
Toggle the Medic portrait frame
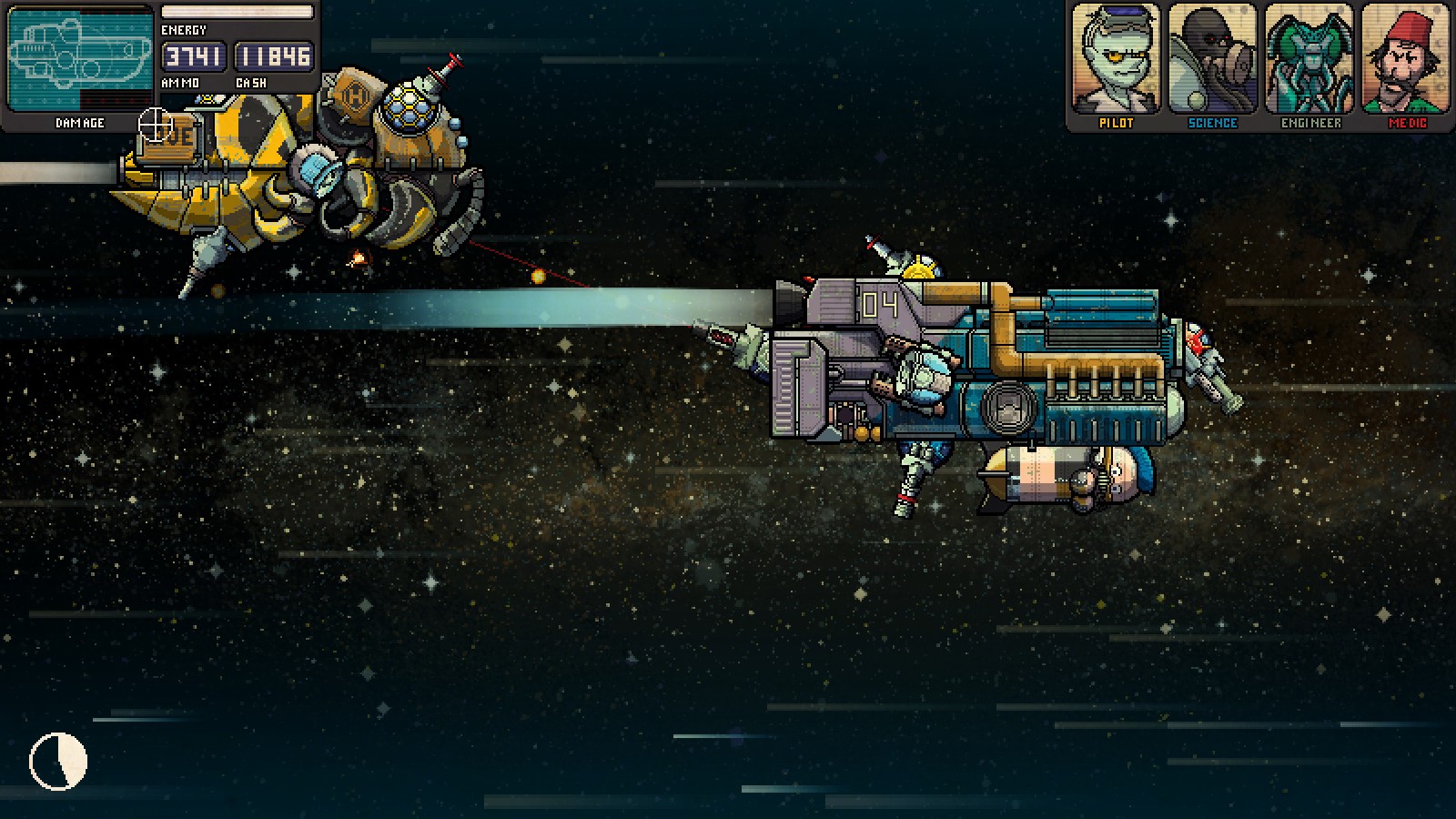(1409, 59)
